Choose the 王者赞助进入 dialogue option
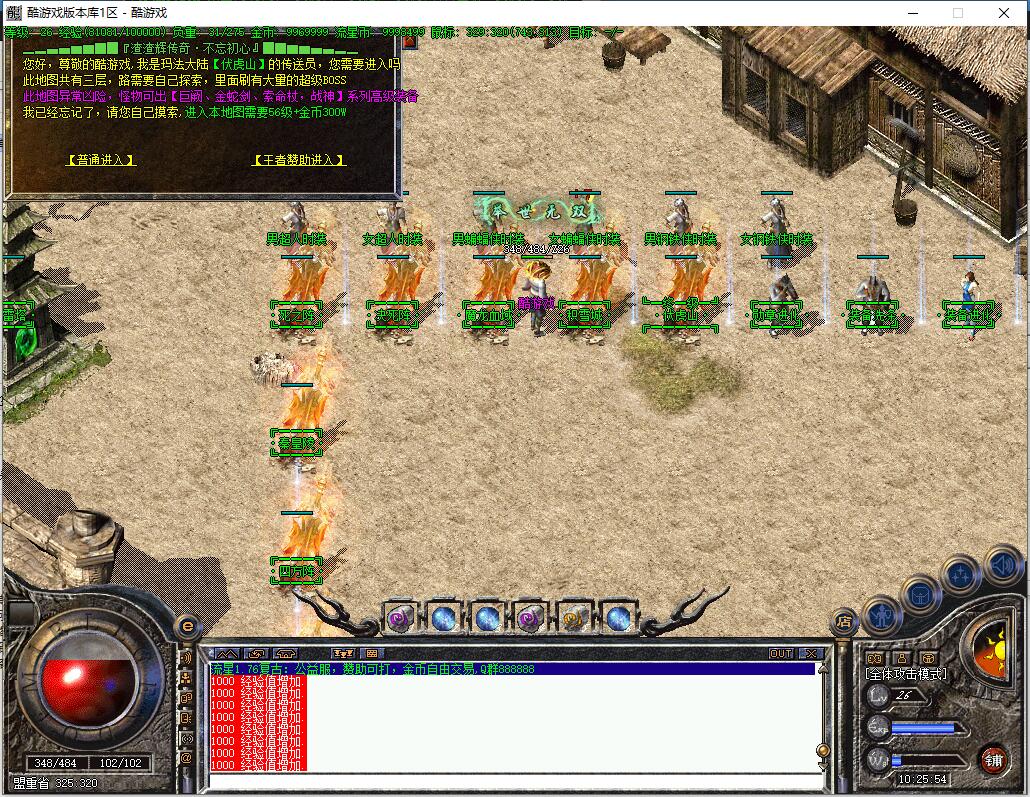This screenshot has width=1030, height=797. pos(299,160)
